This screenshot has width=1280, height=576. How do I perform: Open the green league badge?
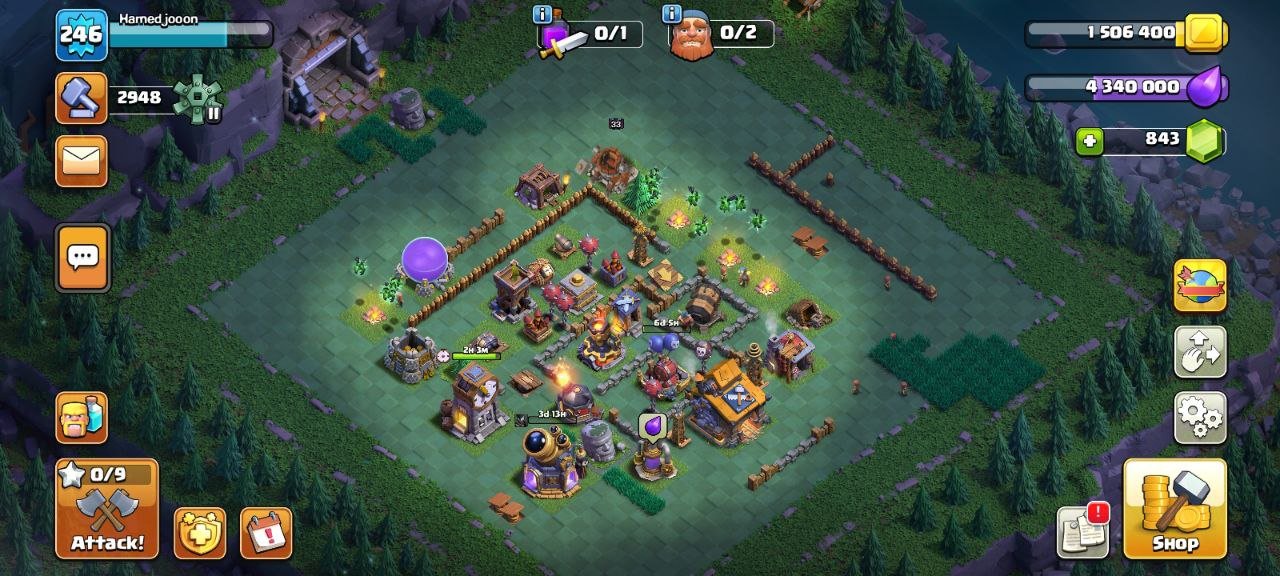[196, 98]
